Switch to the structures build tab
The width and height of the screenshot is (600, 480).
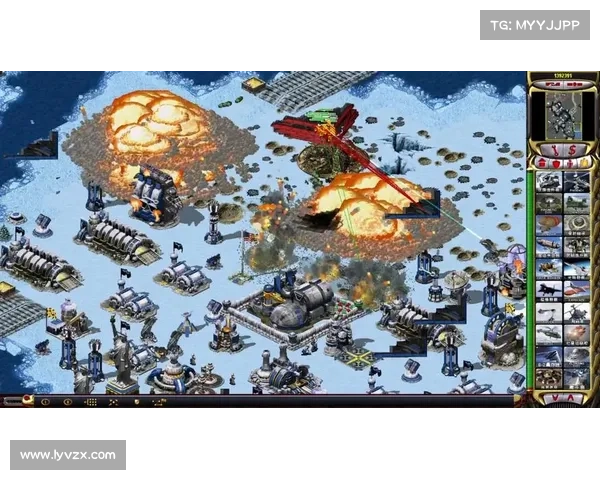[x=542, y=164]
